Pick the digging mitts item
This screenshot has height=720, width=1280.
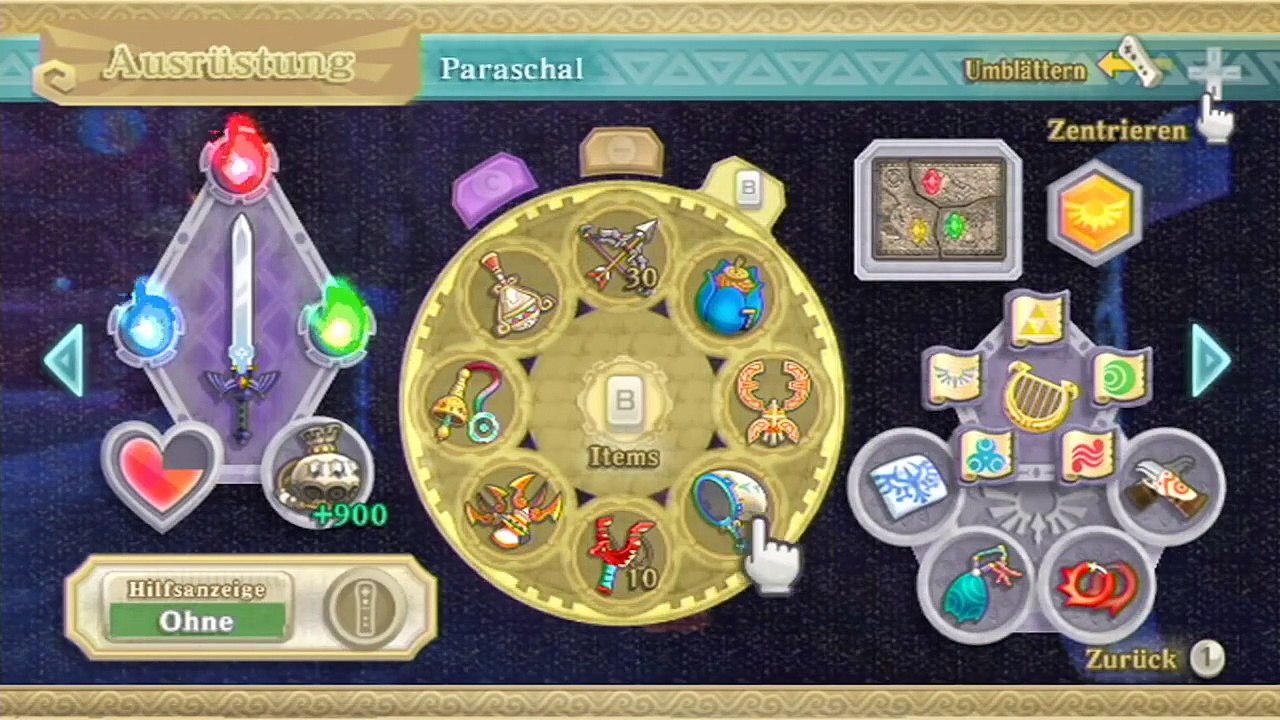pos(1166,486)
